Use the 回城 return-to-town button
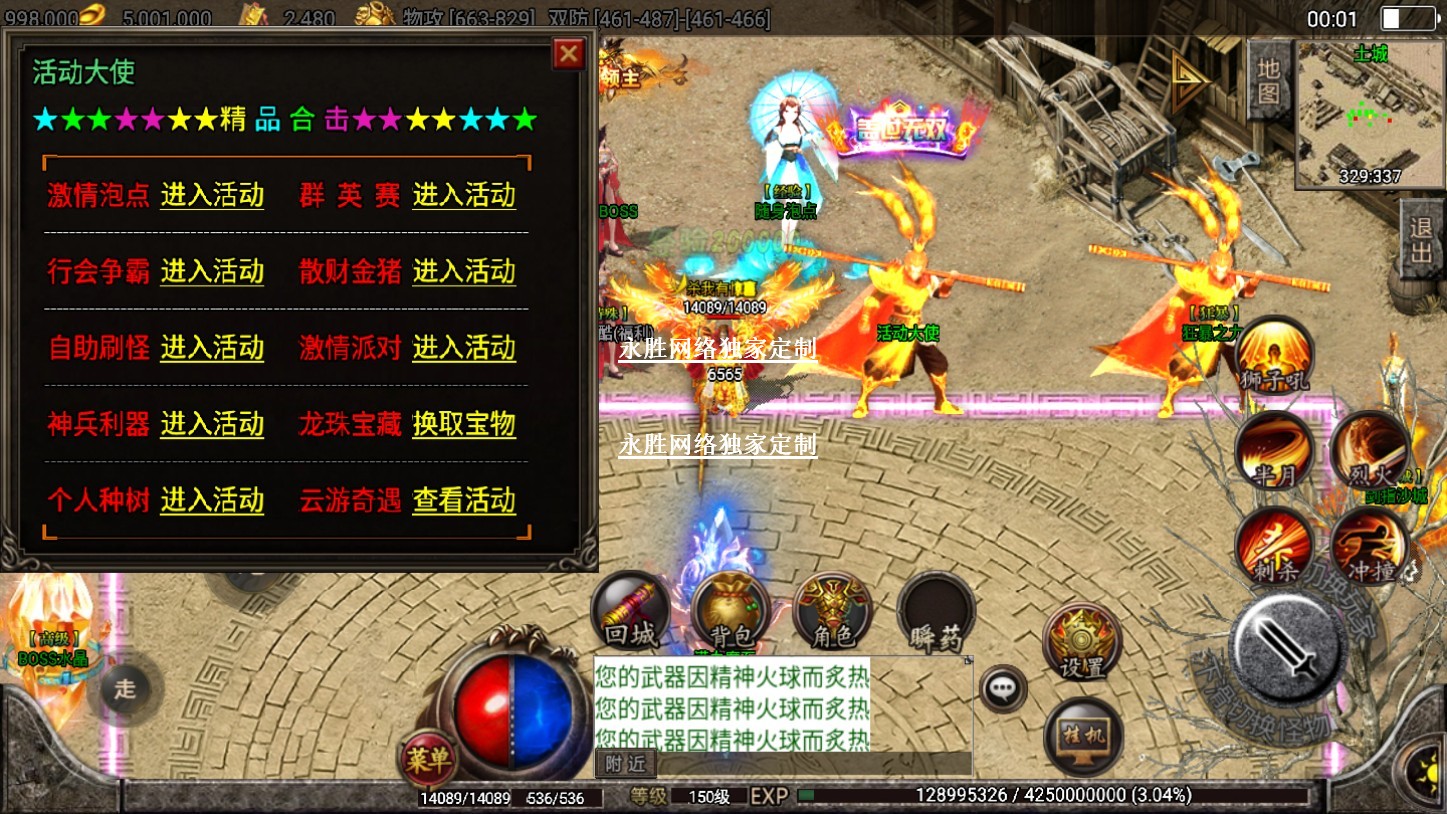Viewport: 1447px width, 814px height. click(630, 612)
